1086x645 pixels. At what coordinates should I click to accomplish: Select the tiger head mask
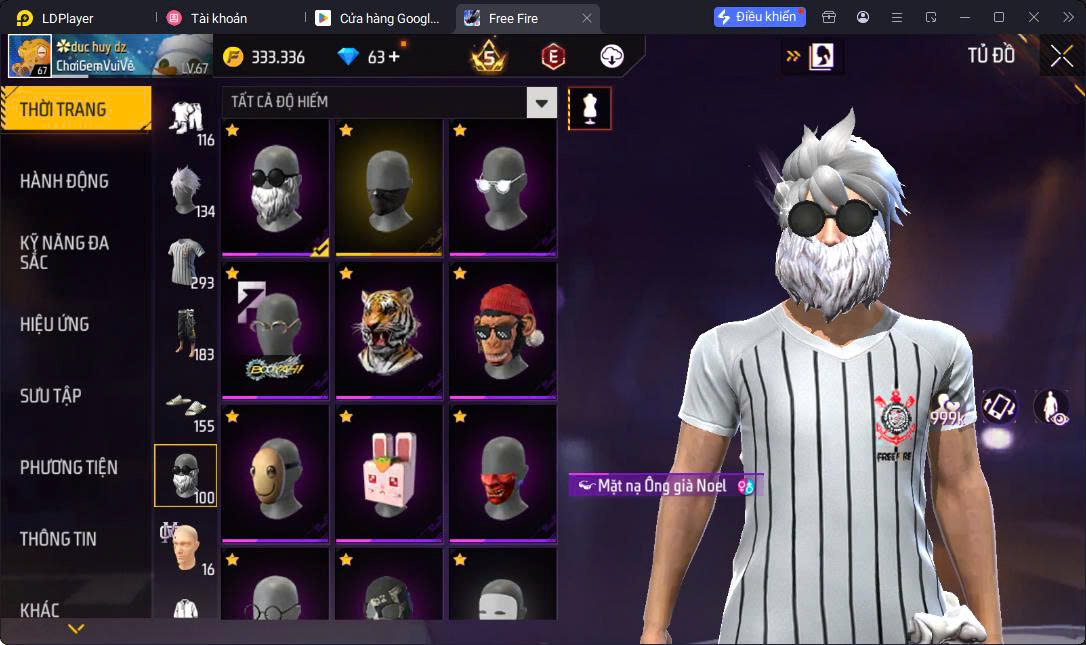389,330
